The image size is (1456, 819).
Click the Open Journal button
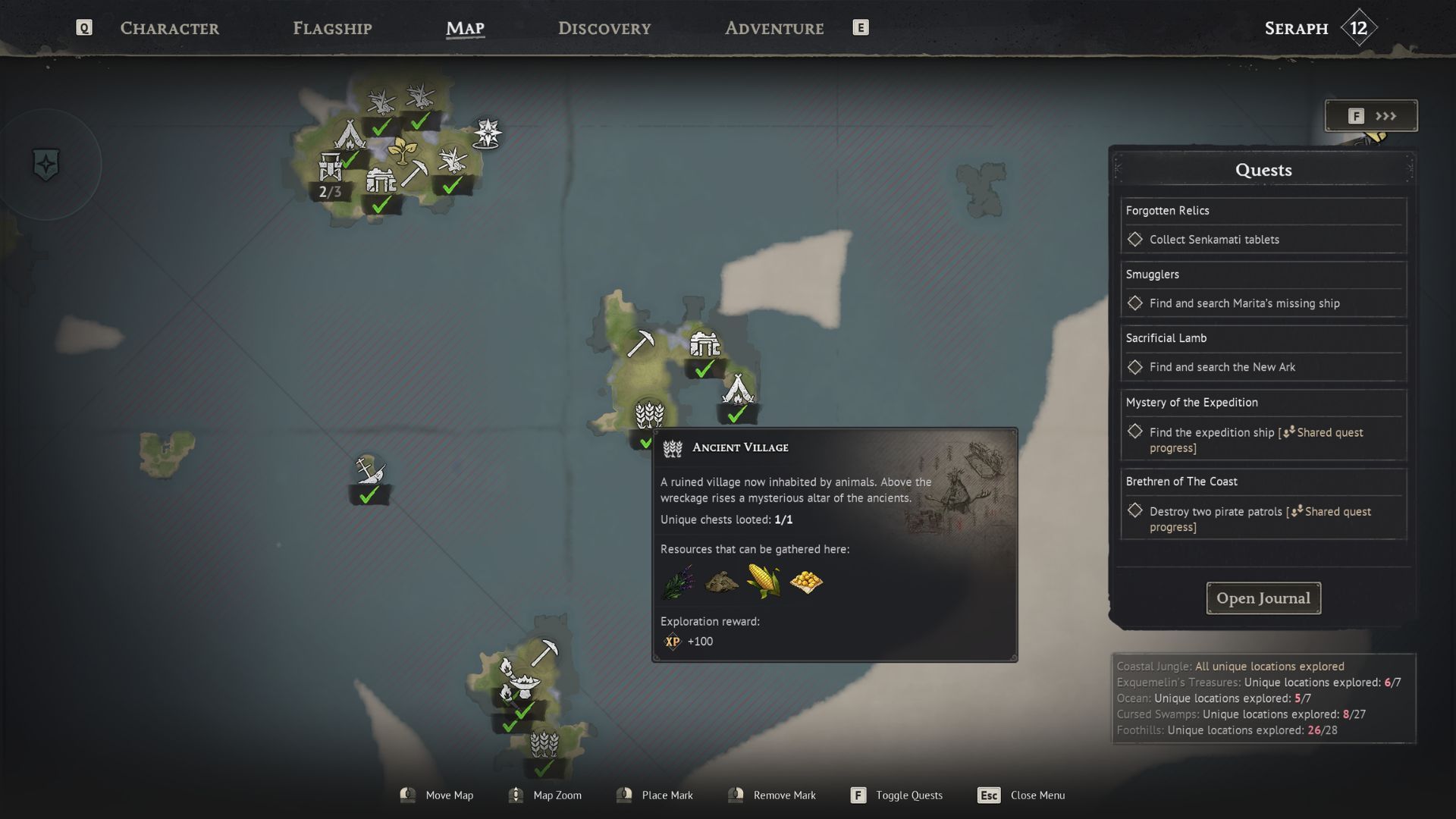point(1263,598)
